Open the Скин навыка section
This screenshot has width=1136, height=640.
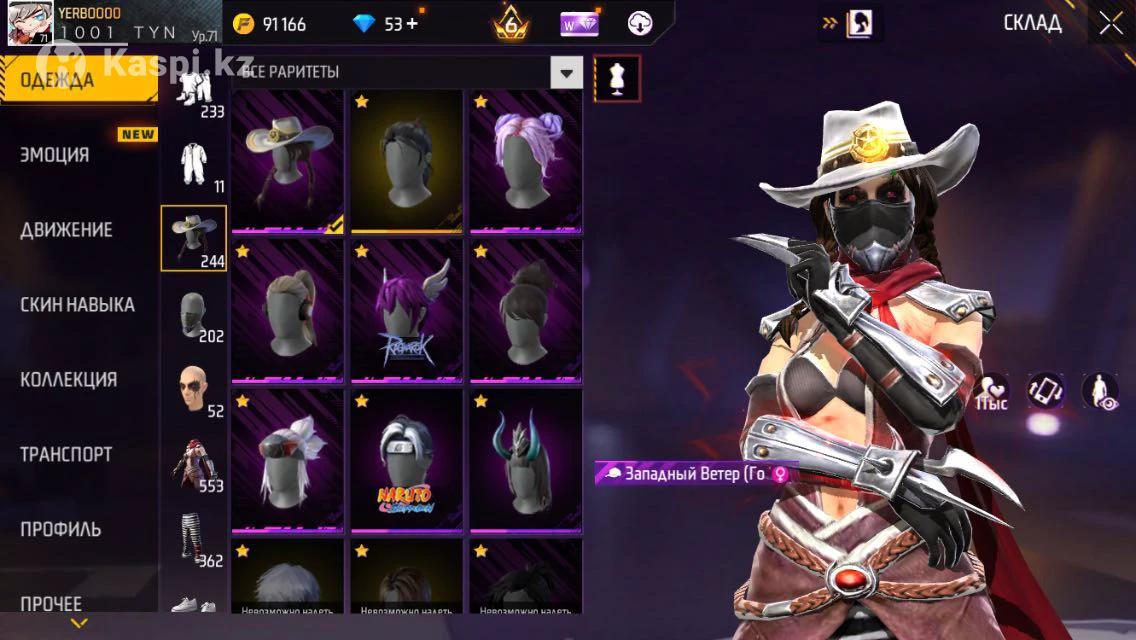coord(77,305)
